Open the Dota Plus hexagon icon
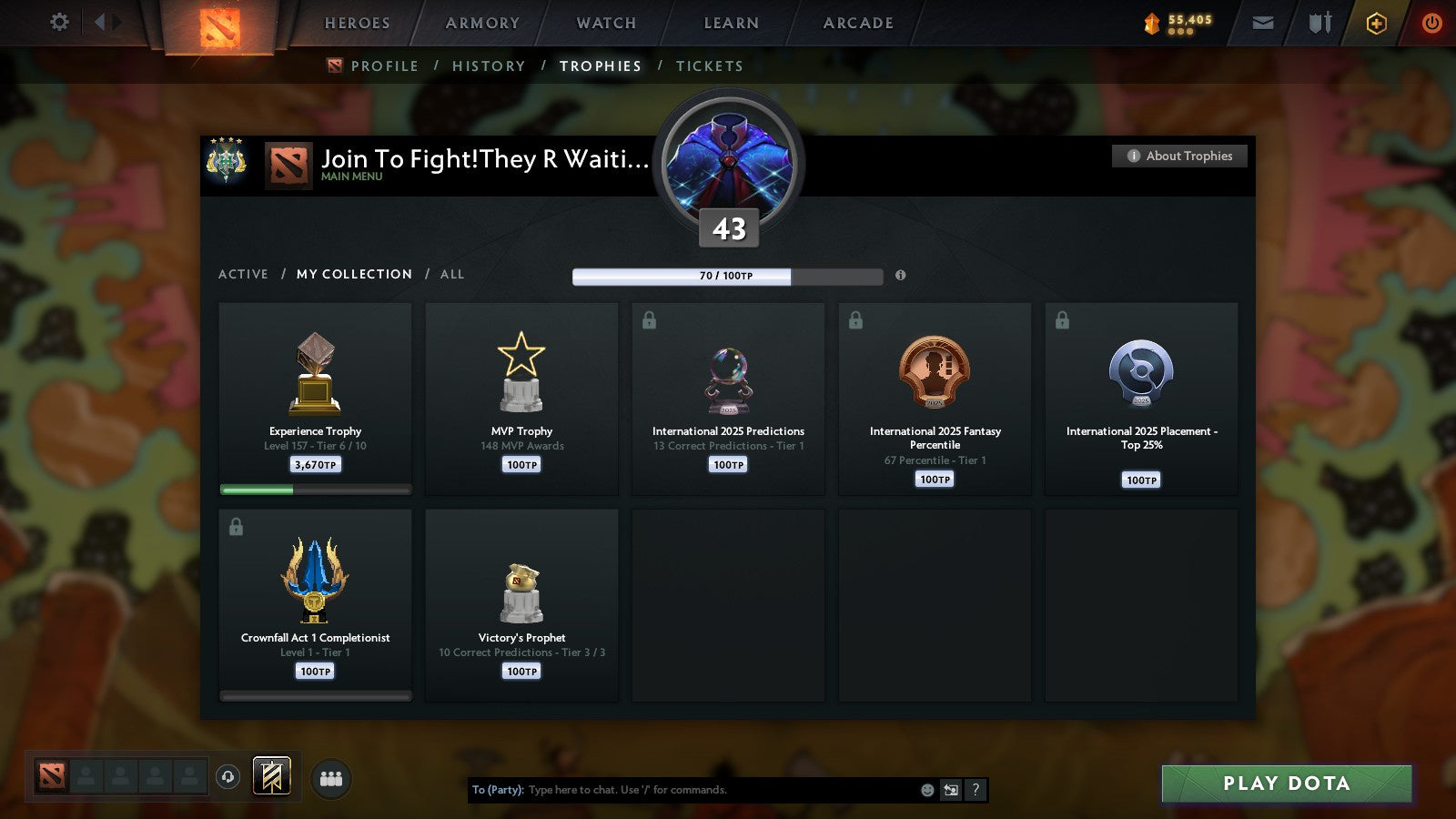1456x819 pixels. pyautogui.click(x=1376, y=23)
